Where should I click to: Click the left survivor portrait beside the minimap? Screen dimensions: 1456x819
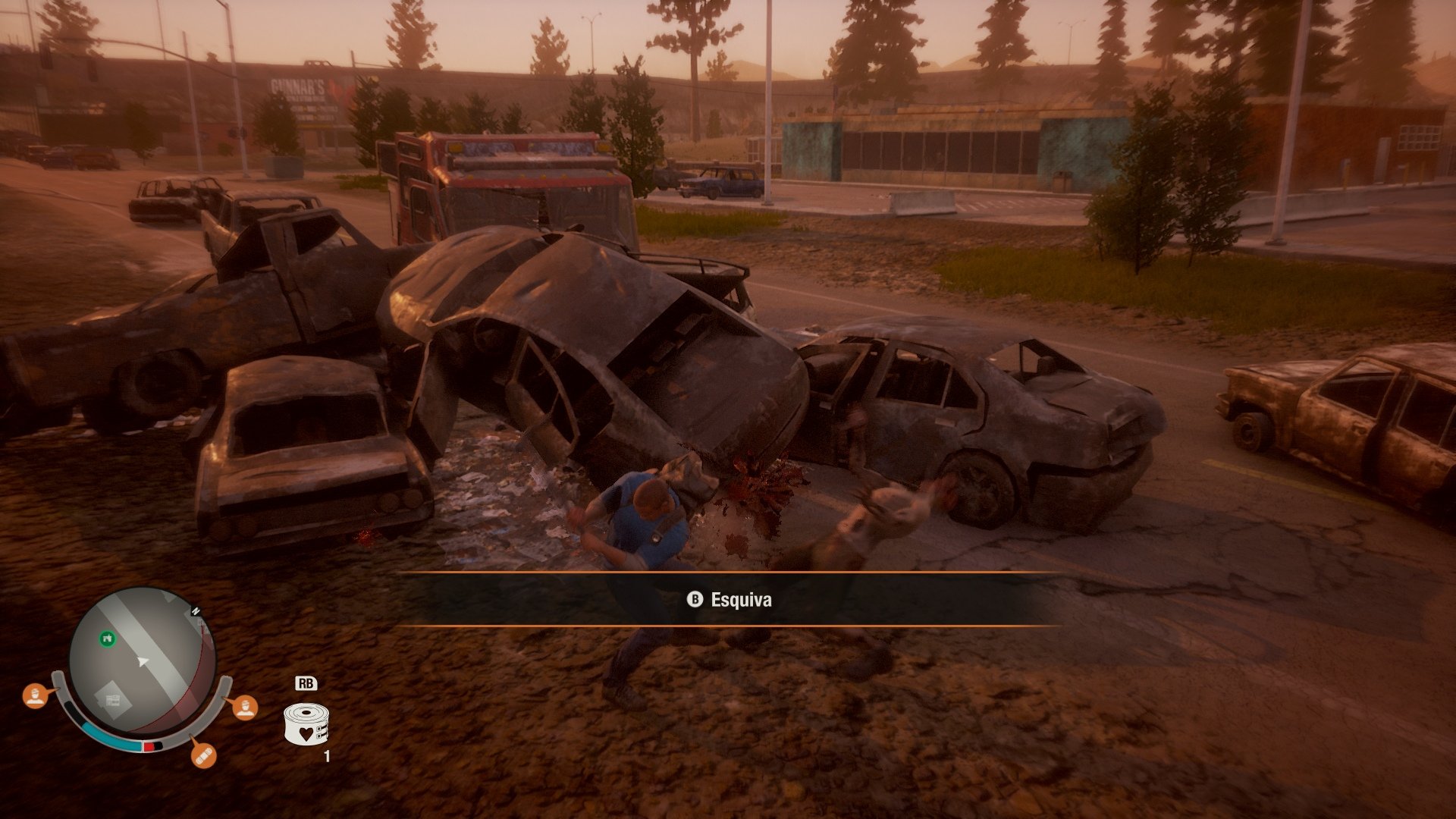click(x=35, y=695)
